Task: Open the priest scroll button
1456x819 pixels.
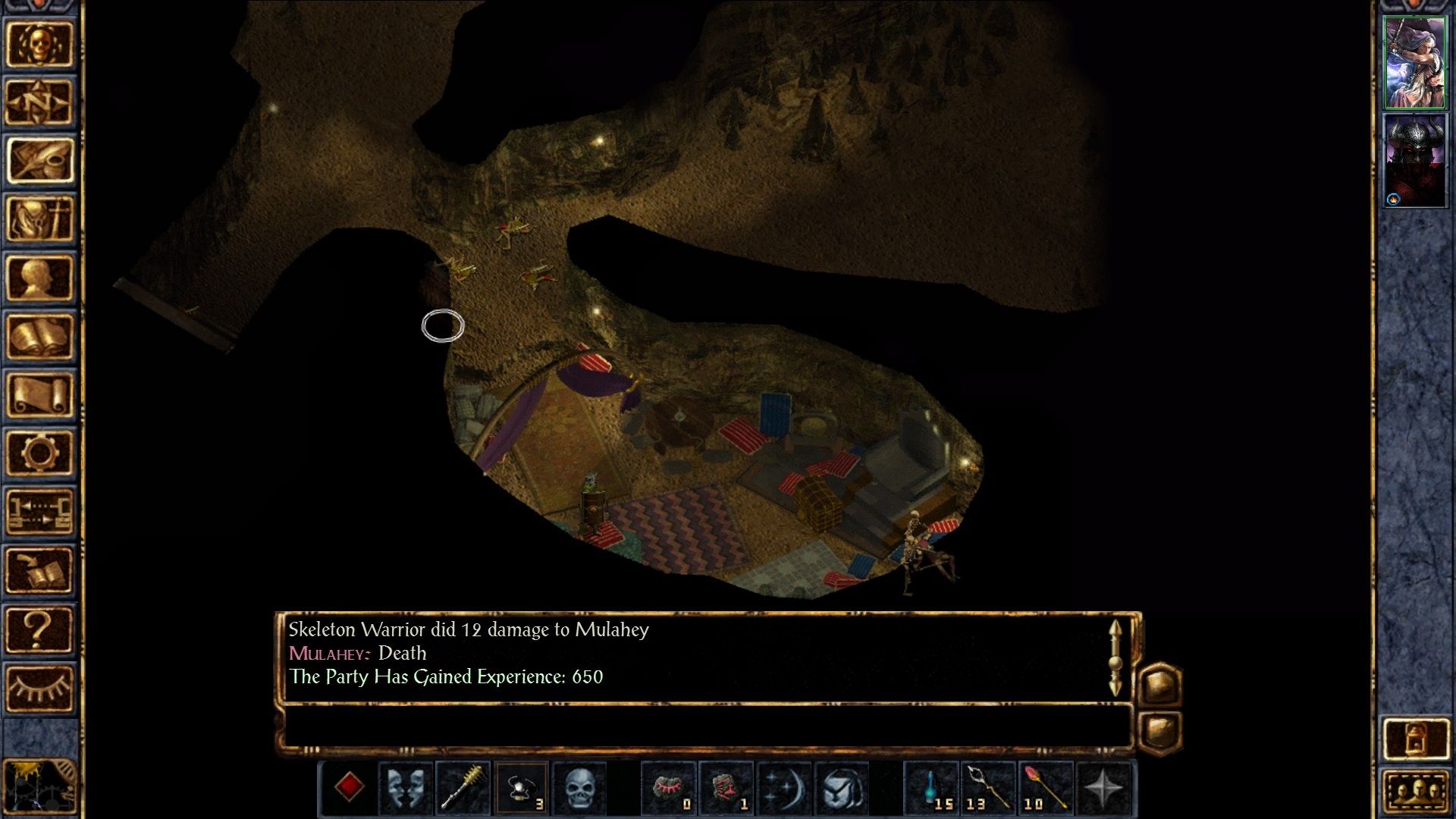Action: point(39,394)
